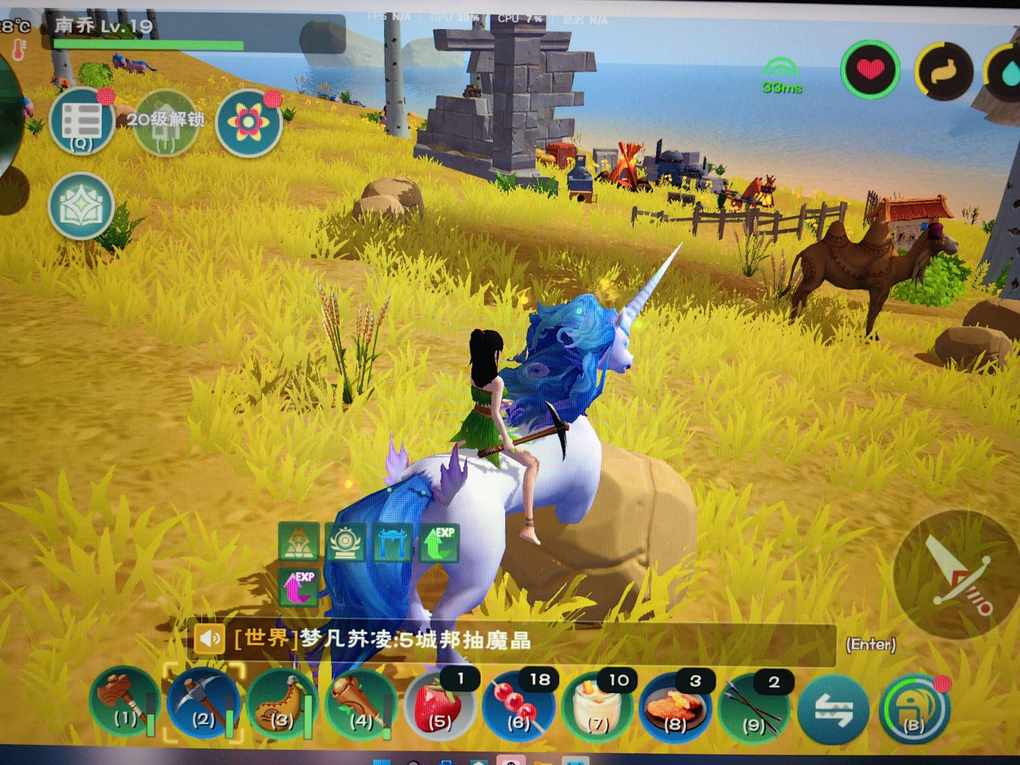The image size is (1020, 765).
Task: Click the green upward EXP buff icon
Action: point(440,542)
